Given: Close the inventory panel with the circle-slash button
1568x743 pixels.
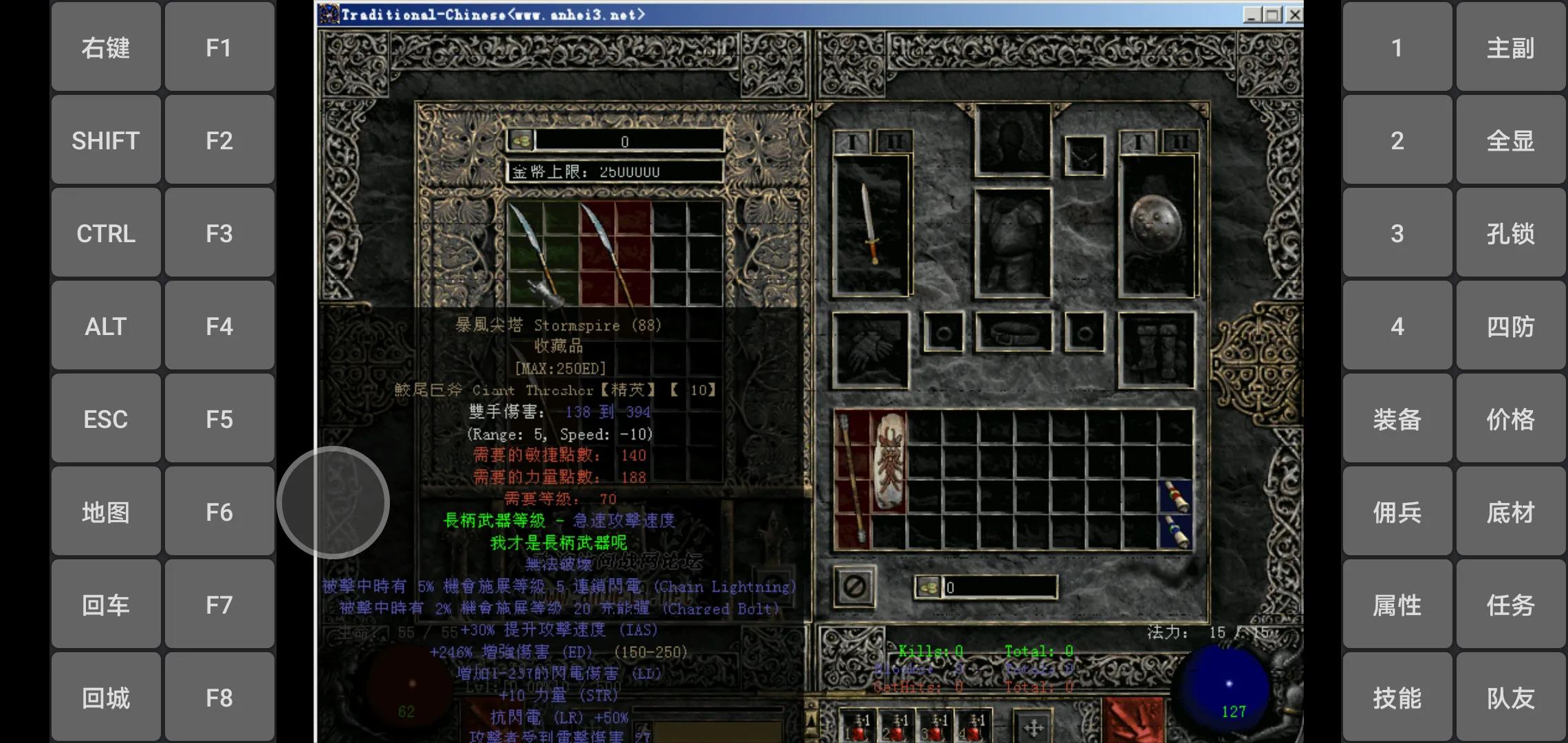Looking at the screenshot, I should [855, 587].
